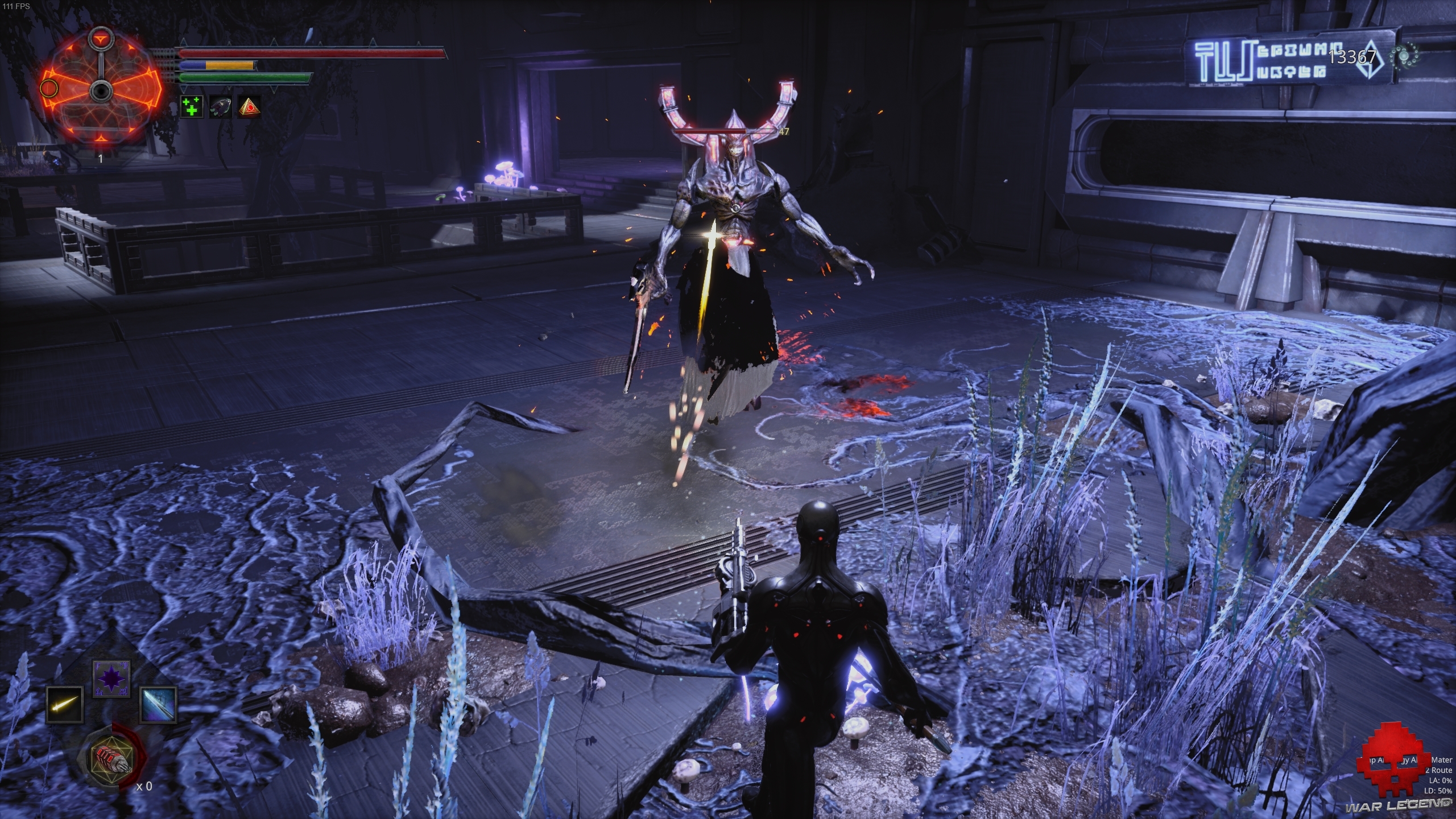Select the icy blue blade quick slot
This screenshot has height=819, width=1456.
click(158, 704)
